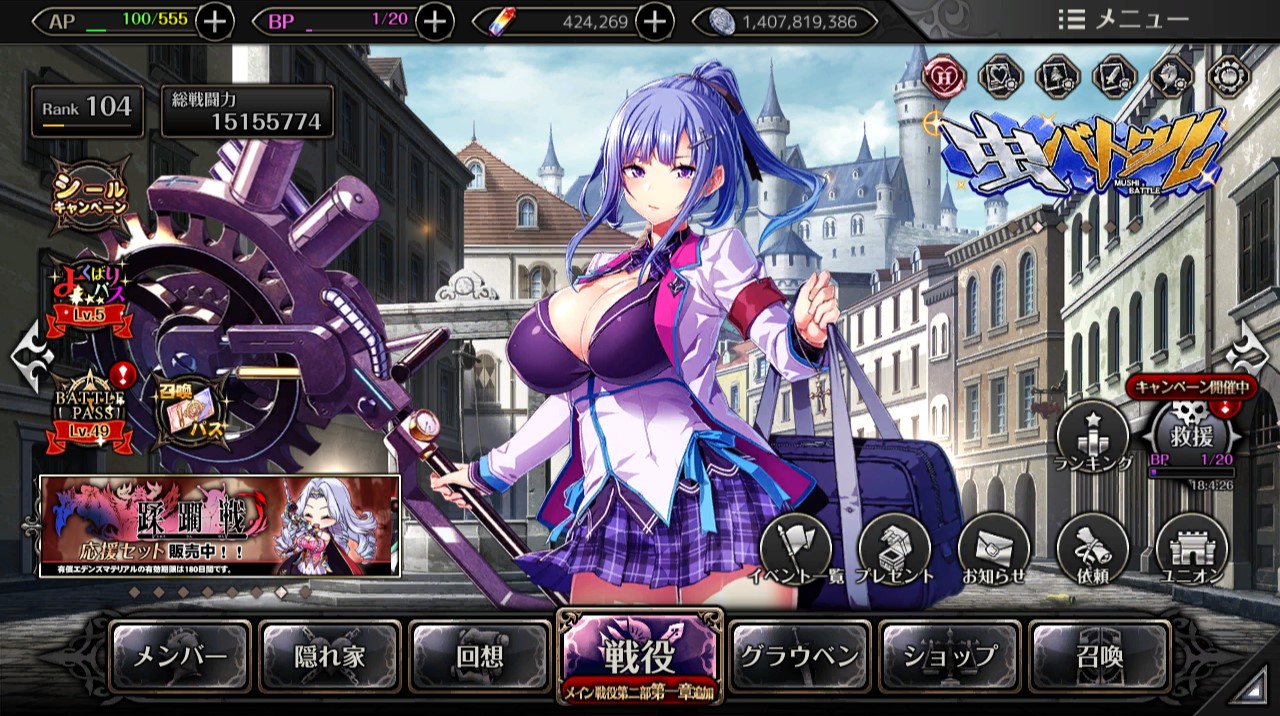Tap the 蹂躙戦 応援セット banner

pos(220,526)
